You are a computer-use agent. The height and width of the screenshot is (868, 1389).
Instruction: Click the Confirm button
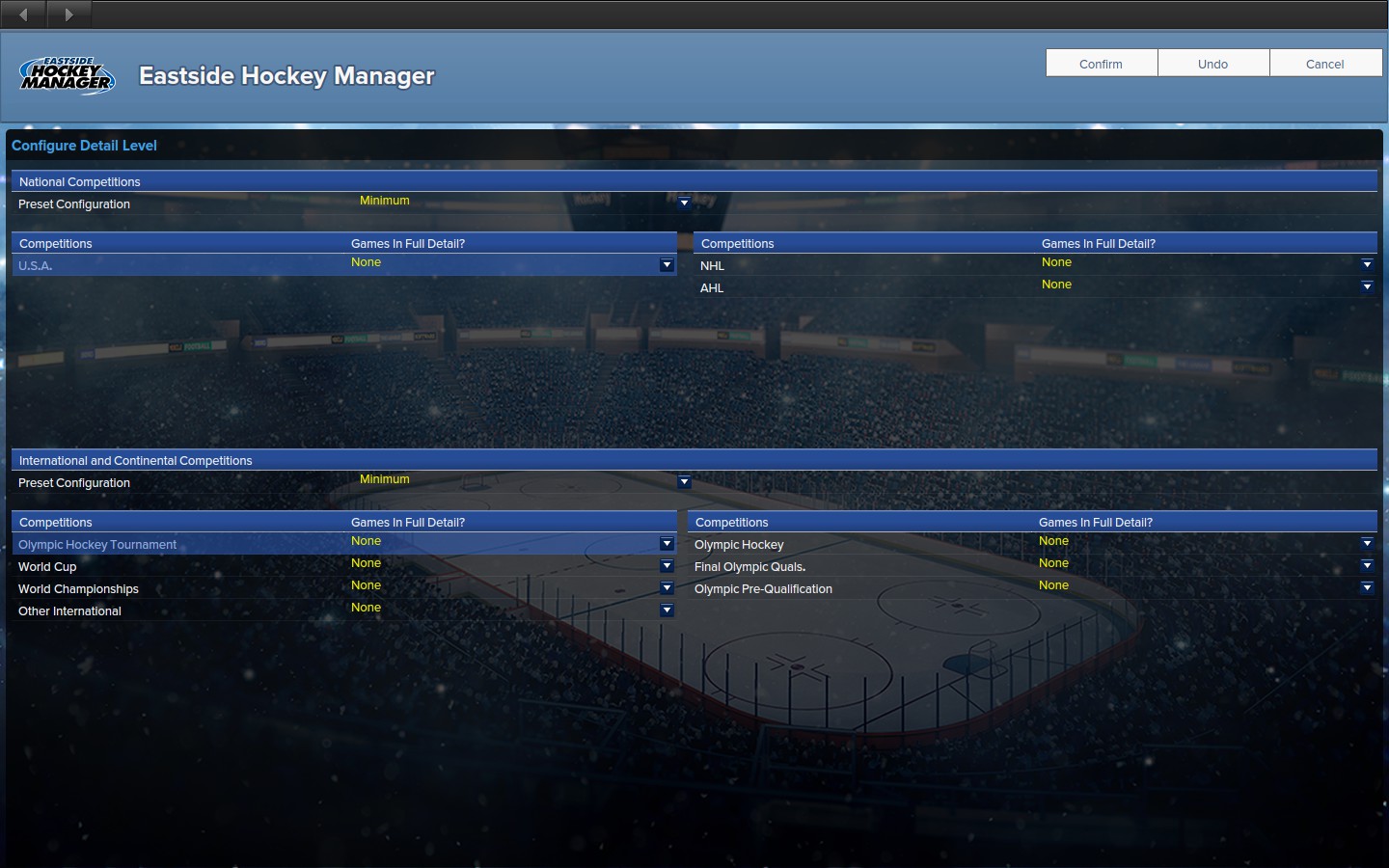pyautogui.click(x=1101, y=63)
